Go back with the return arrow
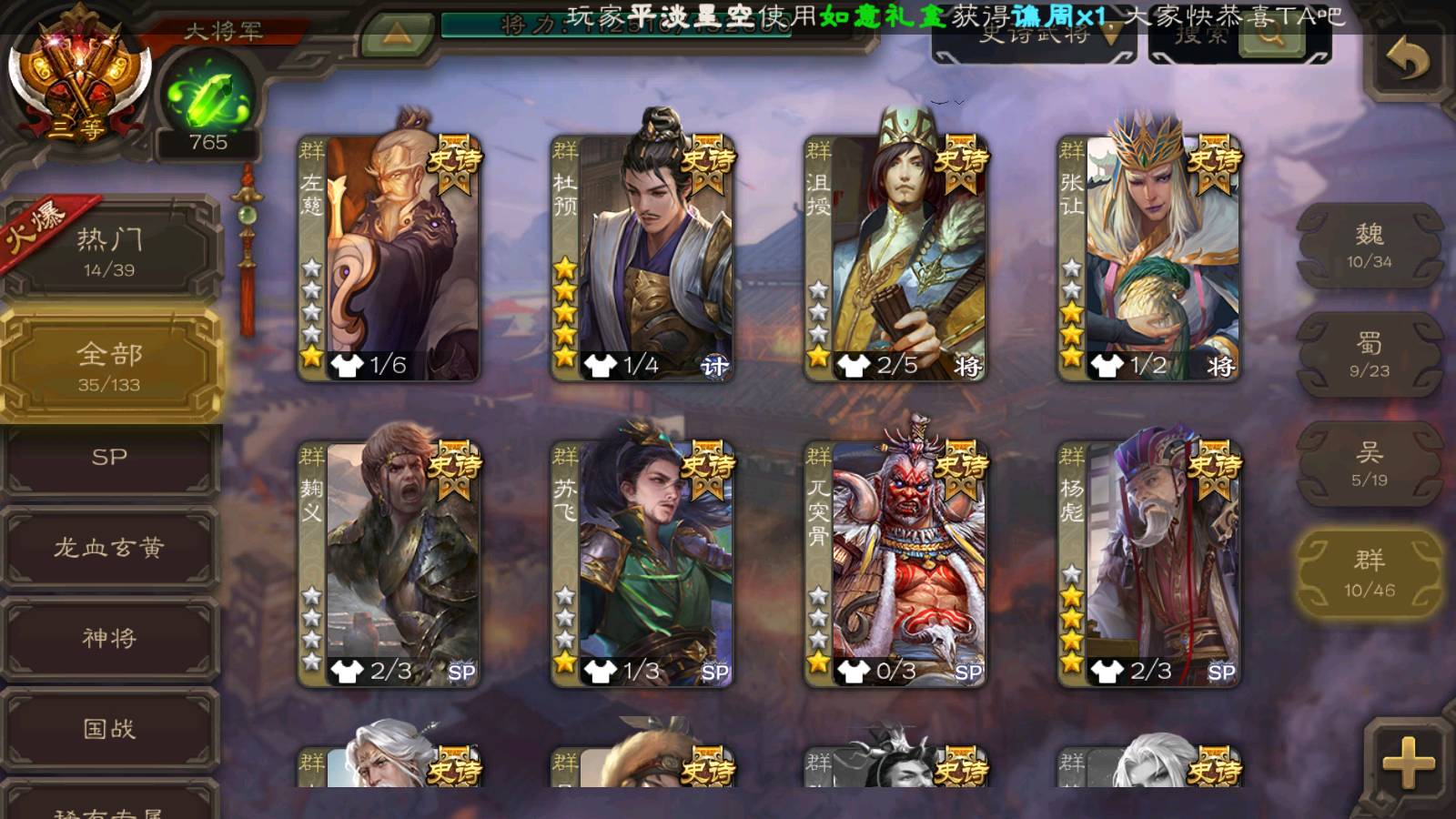 [x=1407, y=60]
